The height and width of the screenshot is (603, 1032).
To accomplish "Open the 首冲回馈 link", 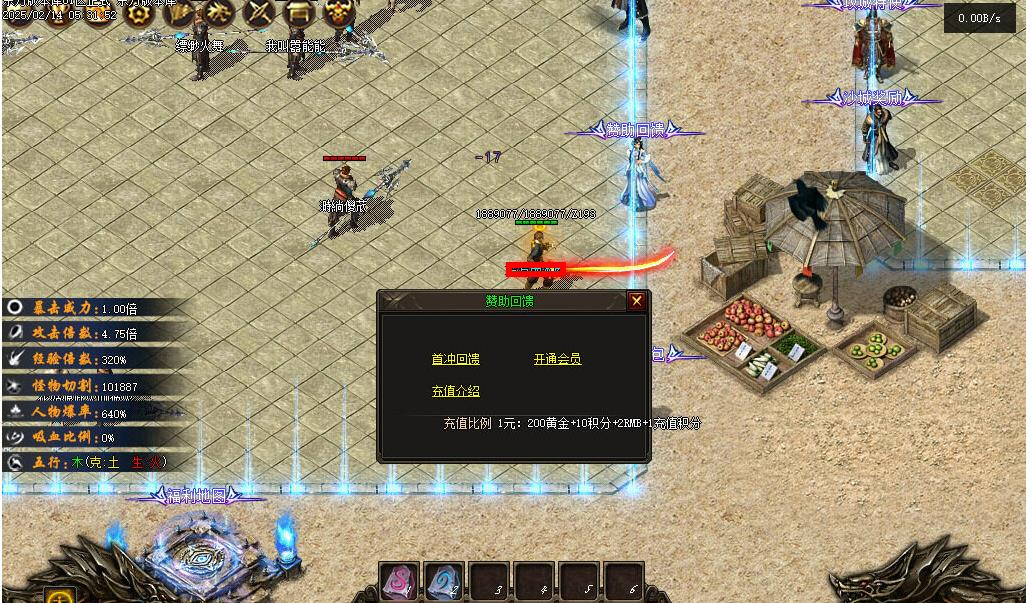I will click(x=455, y=359).
